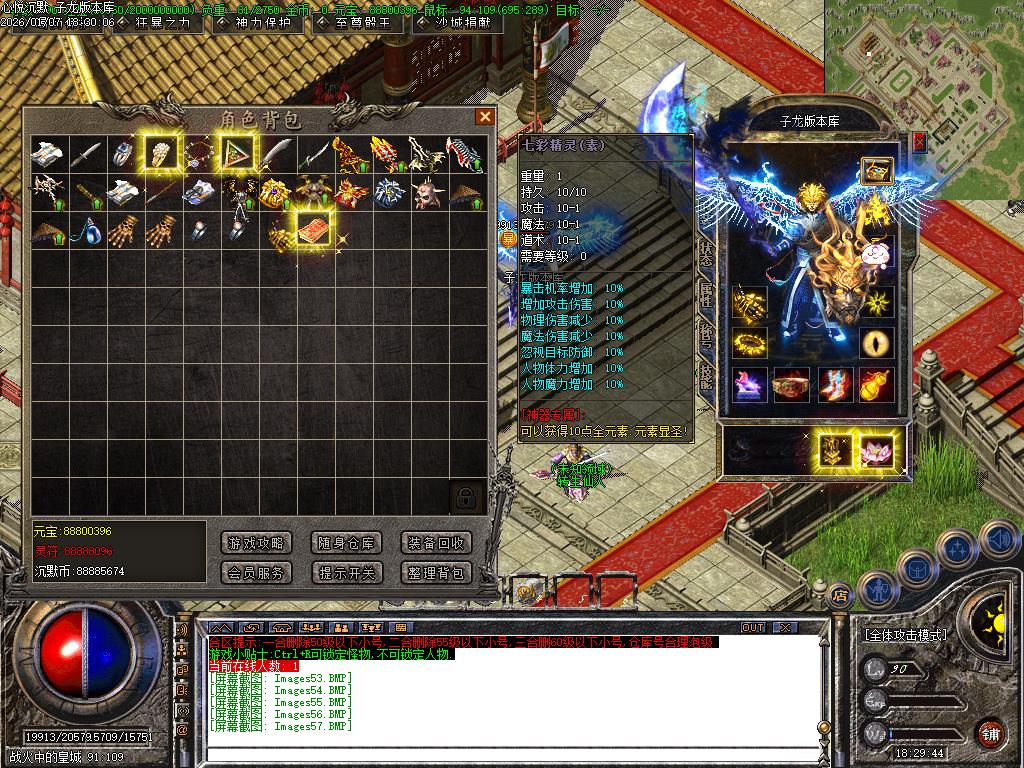Switch to the 技能 skills tab
This screenshot has width=1024, height=768.
pos(706,377)
